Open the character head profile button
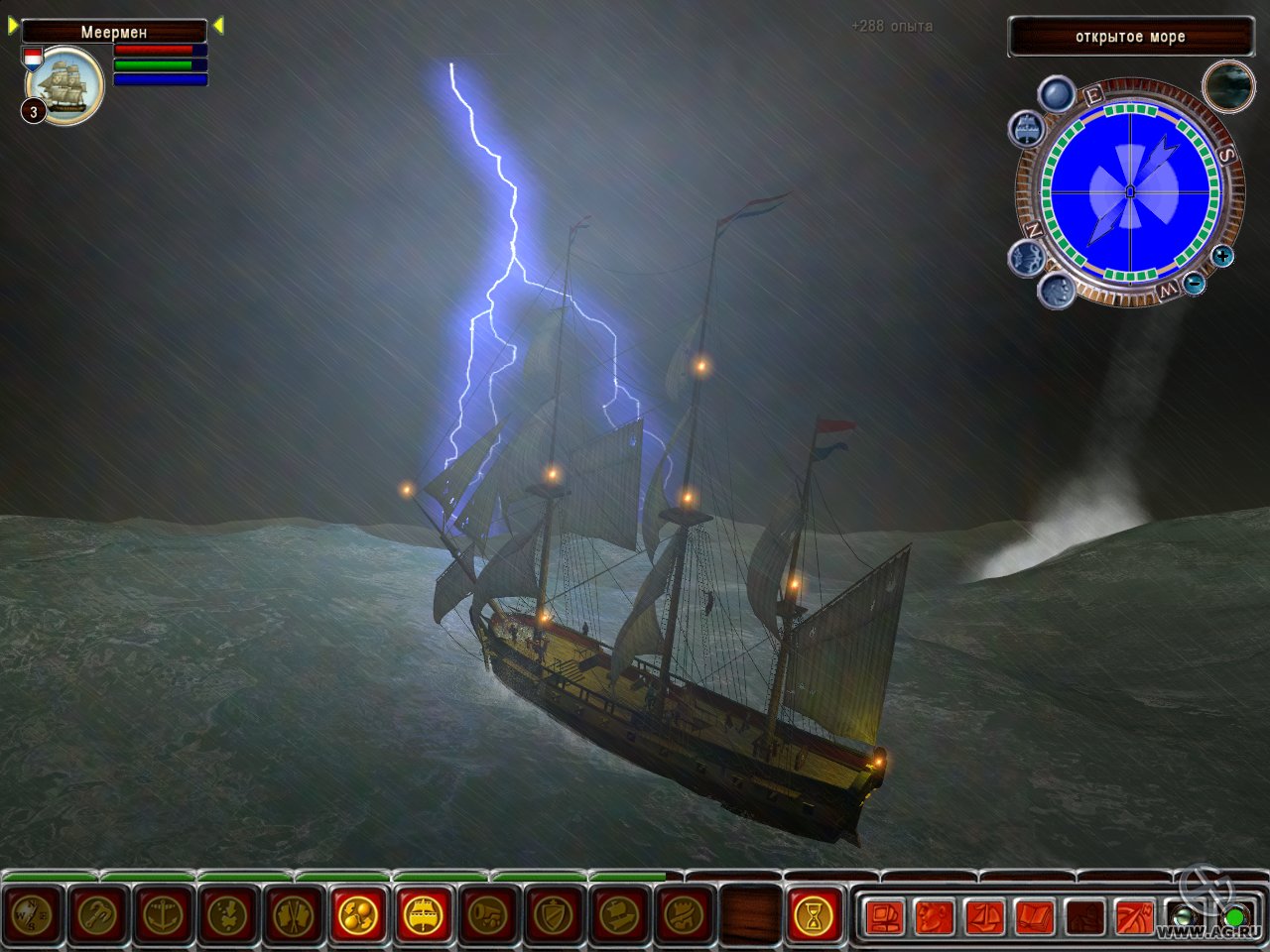 [x=935, y=917]
